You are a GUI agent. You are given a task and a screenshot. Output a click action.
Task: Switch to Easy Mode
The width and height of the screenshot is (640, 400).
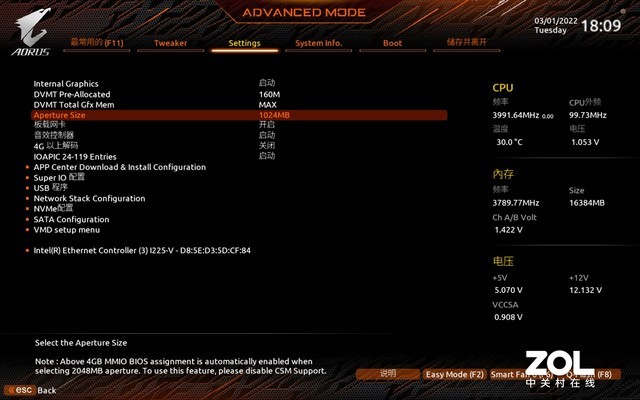454,374
